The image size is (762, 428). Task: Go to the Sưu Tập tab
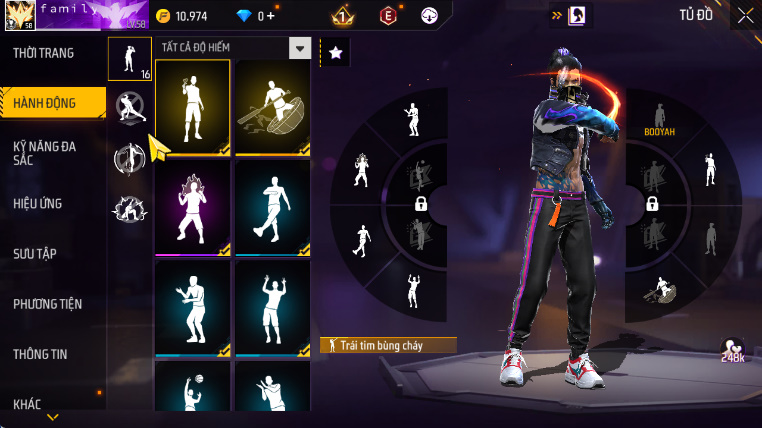pyautogui.click(x=38, y=254)
